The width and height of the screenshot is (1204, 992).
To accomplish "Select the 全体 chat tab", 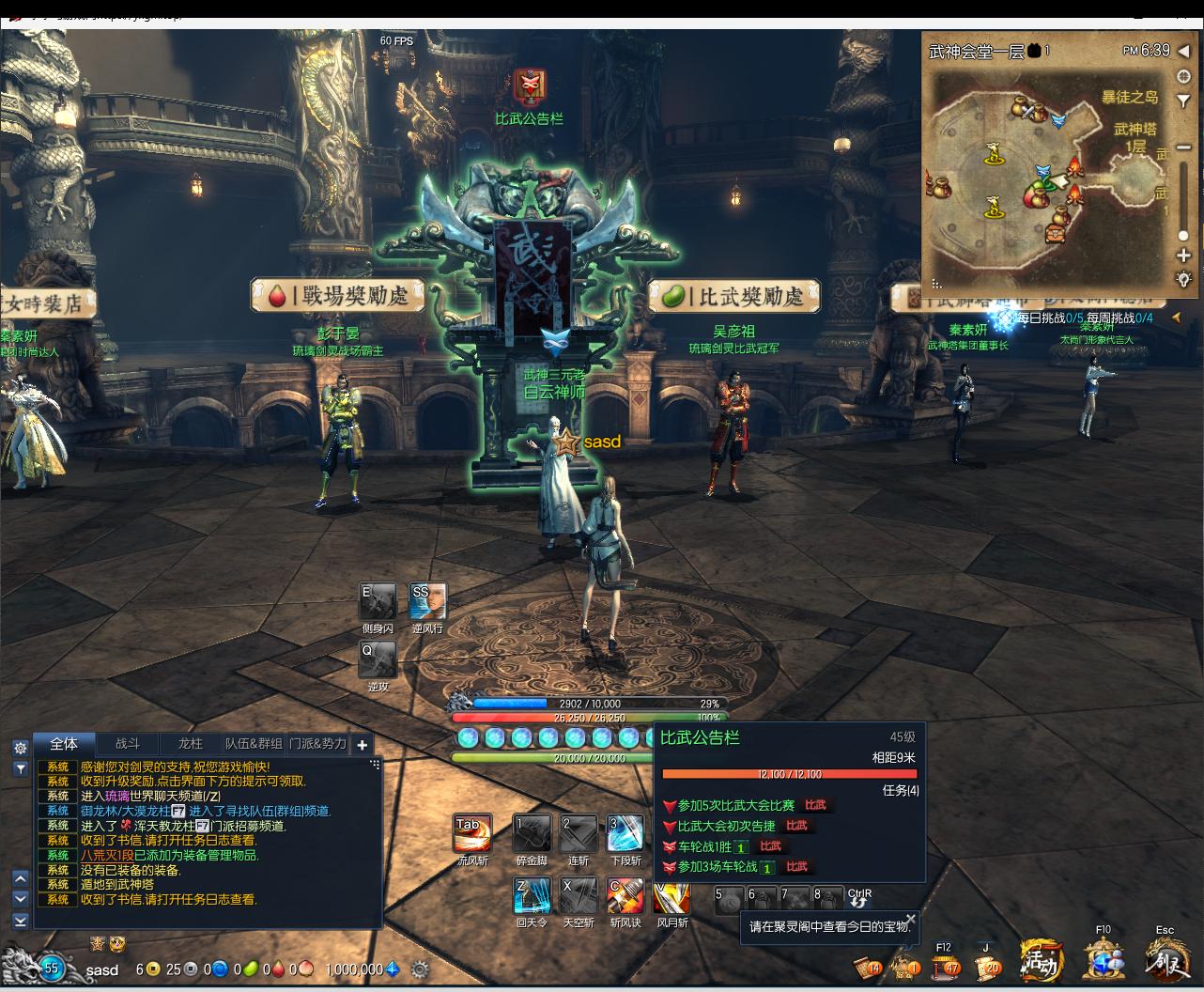I will pos(64,744).
